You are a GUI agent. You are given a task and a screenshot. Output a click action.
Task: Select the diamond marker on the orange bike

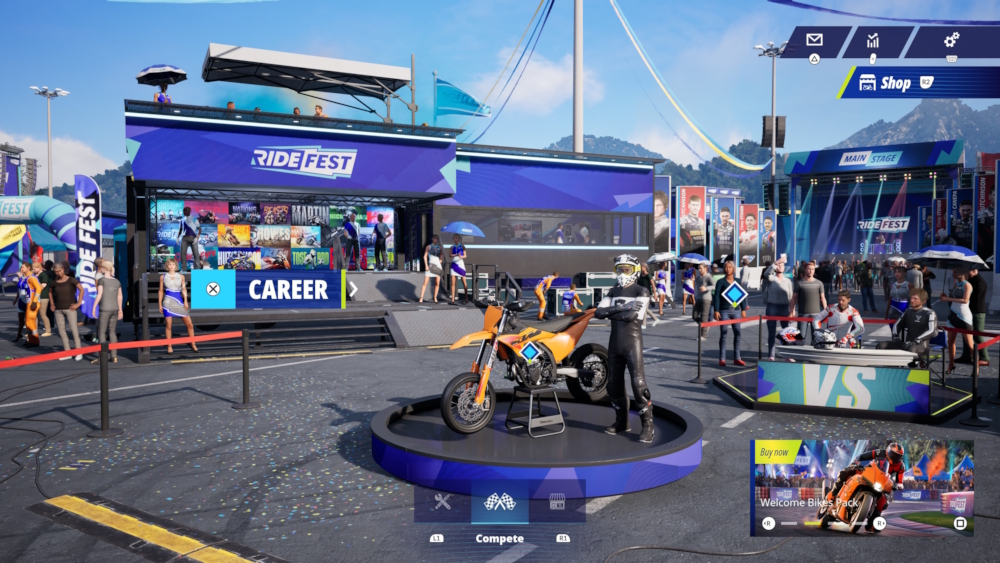coord(529,351)
